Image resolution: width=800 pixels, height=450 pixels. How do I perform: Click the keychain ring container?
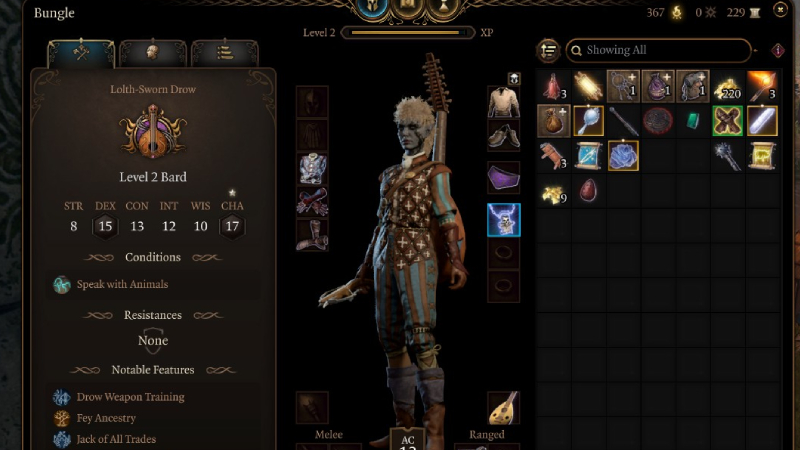tap(622, 87)
